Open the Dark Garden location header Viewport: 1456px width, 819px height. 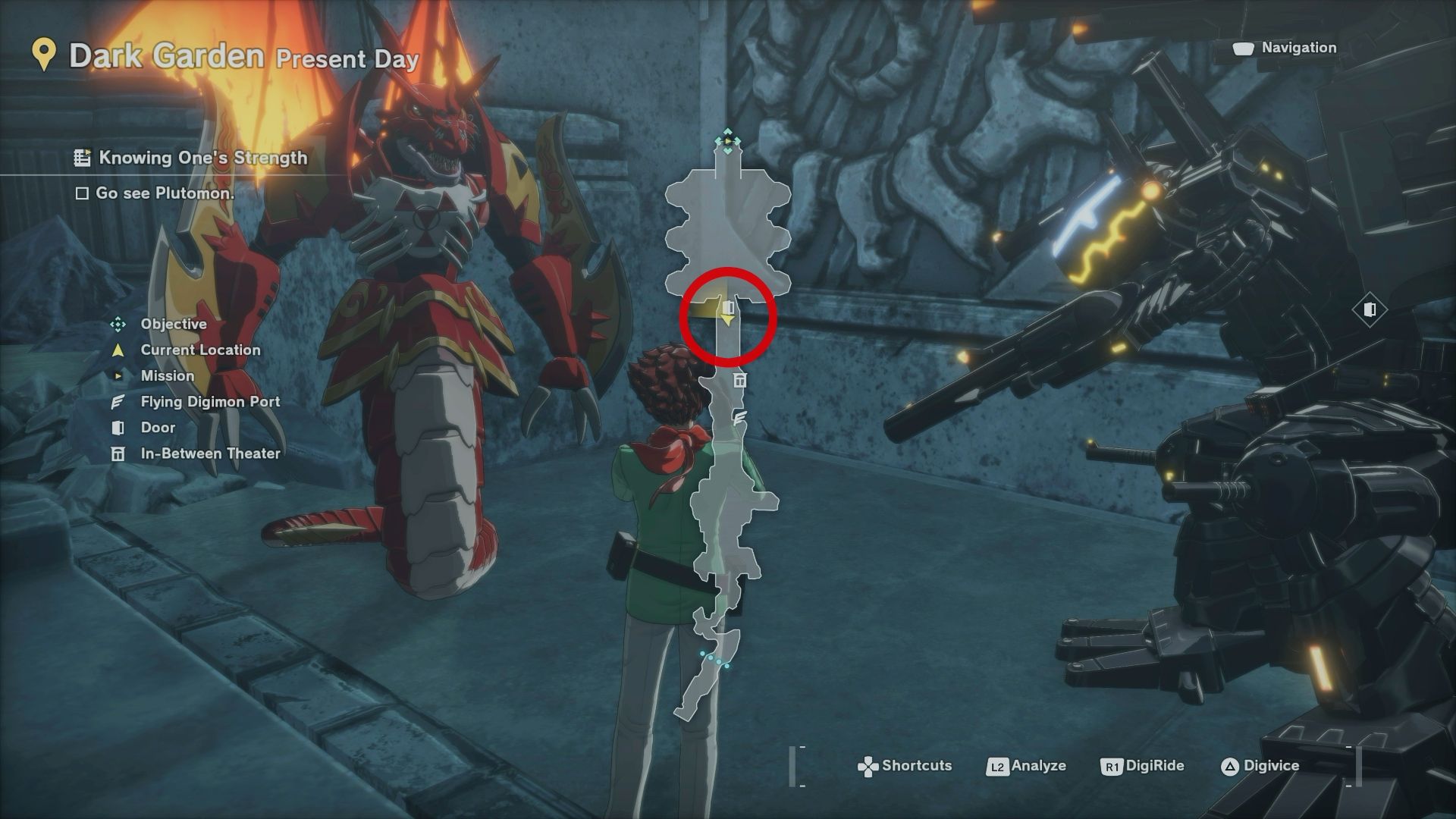coord(166,57)
